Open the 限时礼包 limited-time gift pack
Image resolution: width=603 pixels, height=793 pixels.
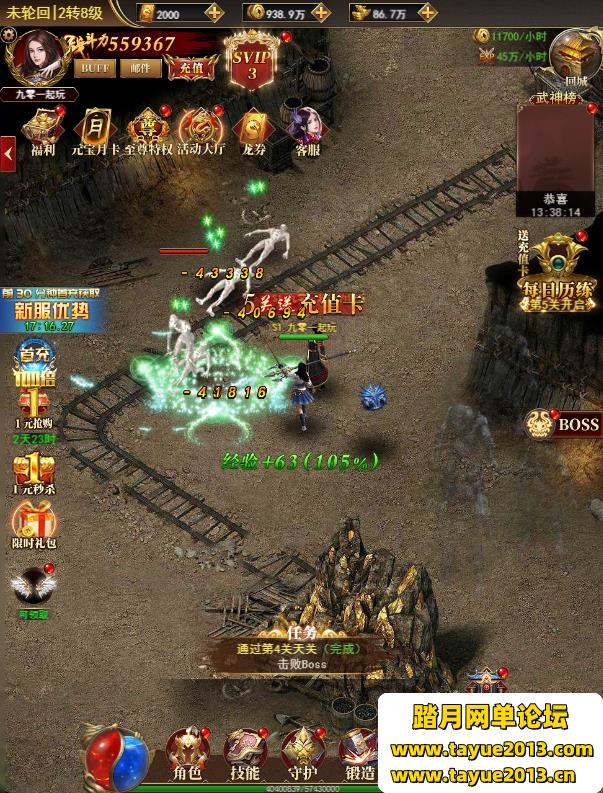click(x=32, y=526)
